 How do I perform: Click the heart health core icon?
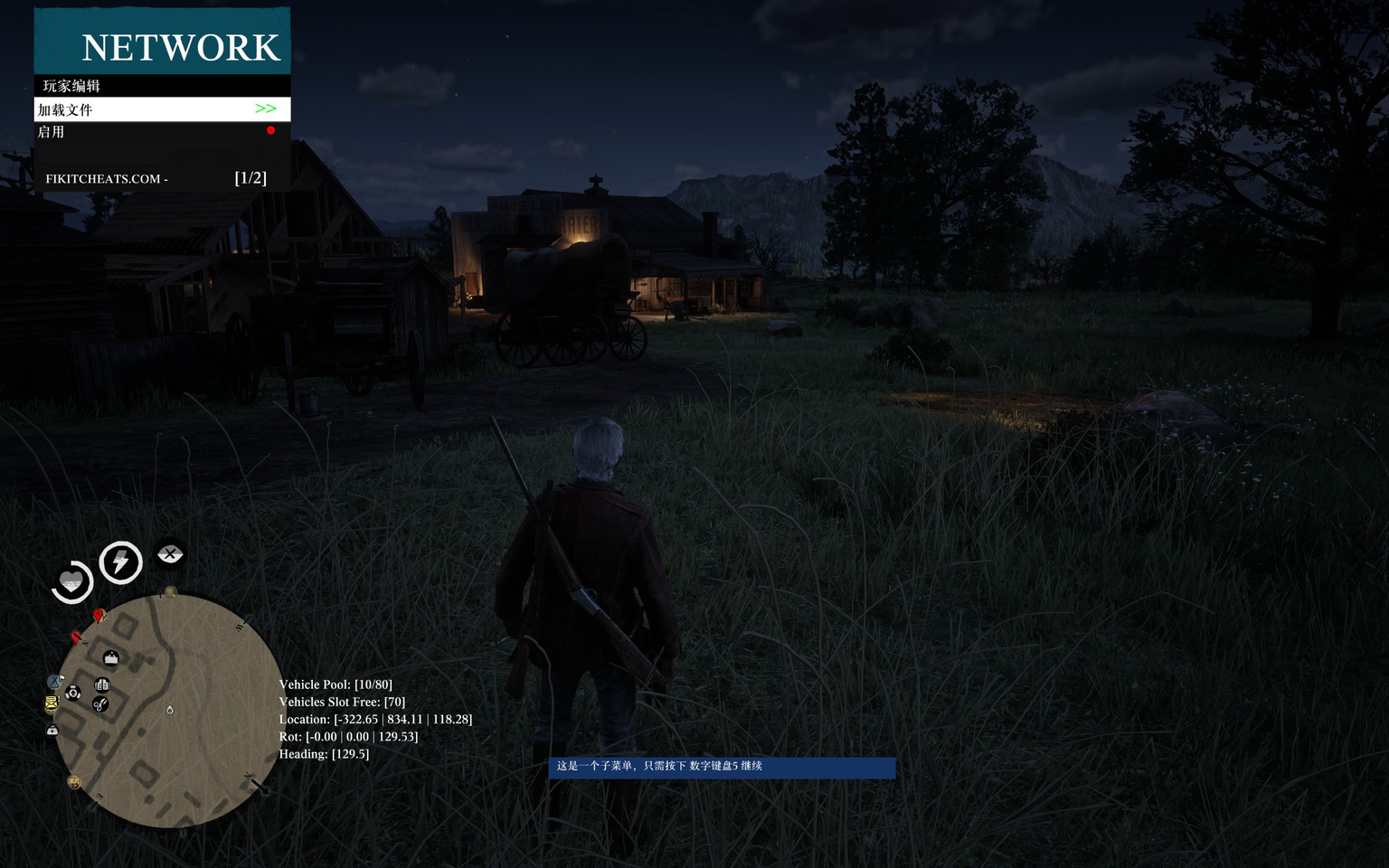pos(71,581)
